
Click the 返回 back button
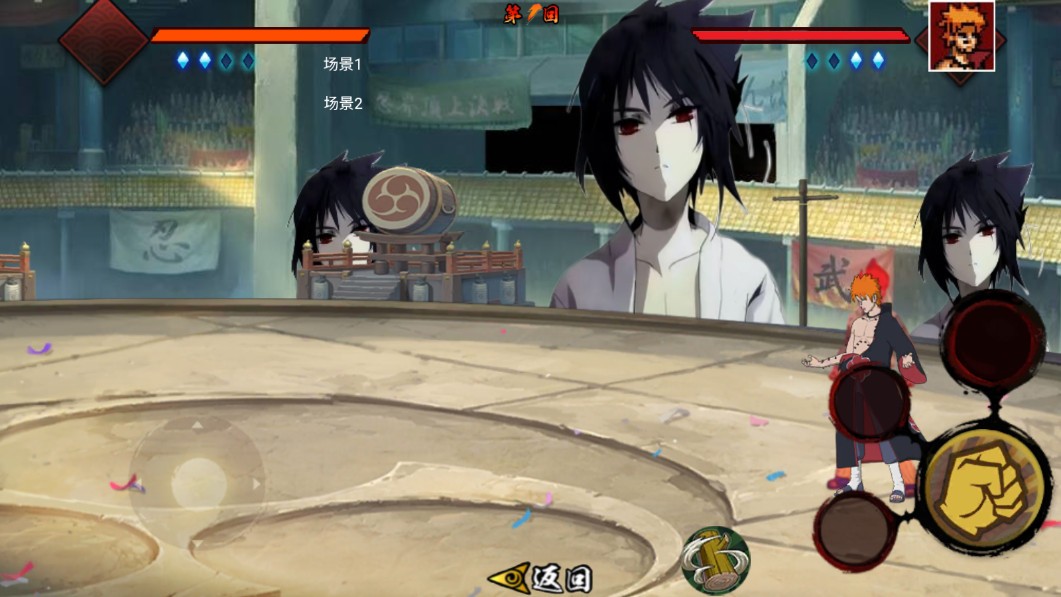pyautogui.click(x=541, y=578)
